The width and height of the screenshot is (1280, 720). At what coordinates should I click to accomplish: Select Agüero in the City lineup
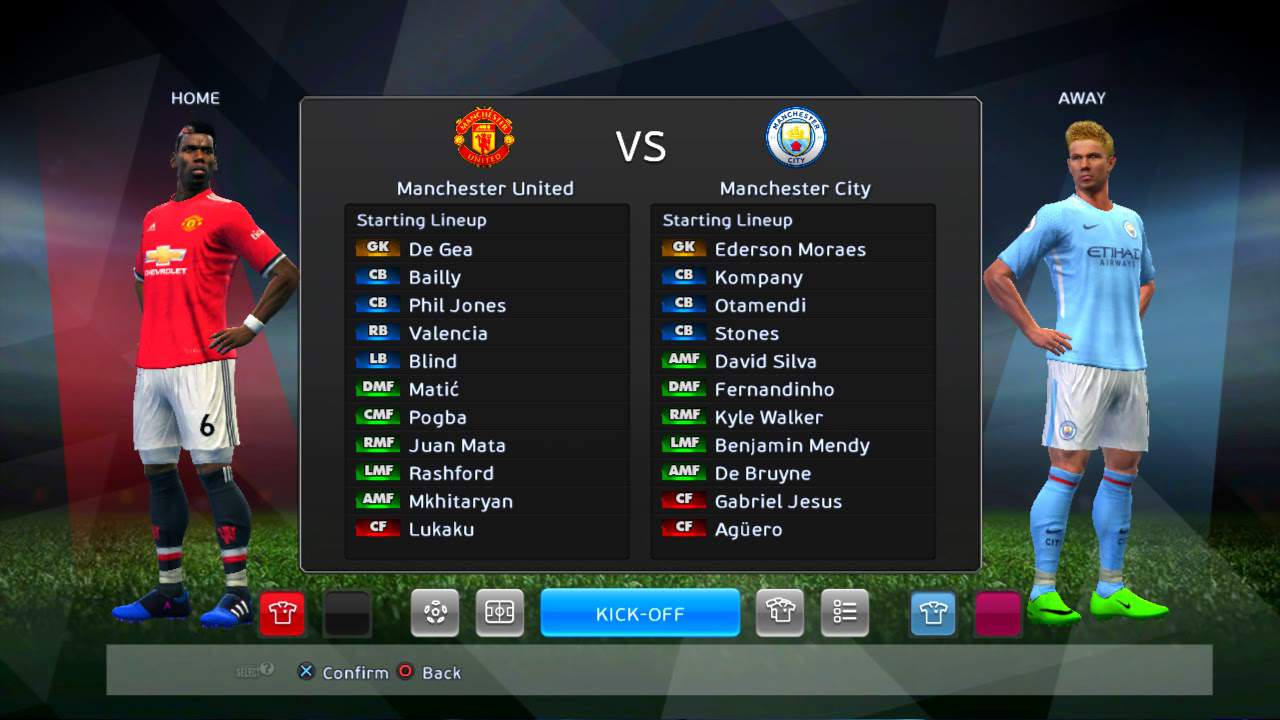[x=748, y=529]
